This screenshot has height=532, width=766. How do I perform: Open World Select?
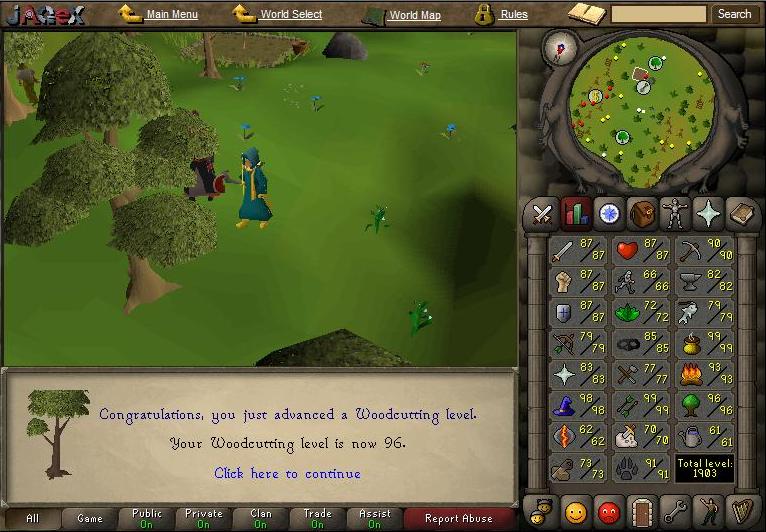(x=291, y=15)
